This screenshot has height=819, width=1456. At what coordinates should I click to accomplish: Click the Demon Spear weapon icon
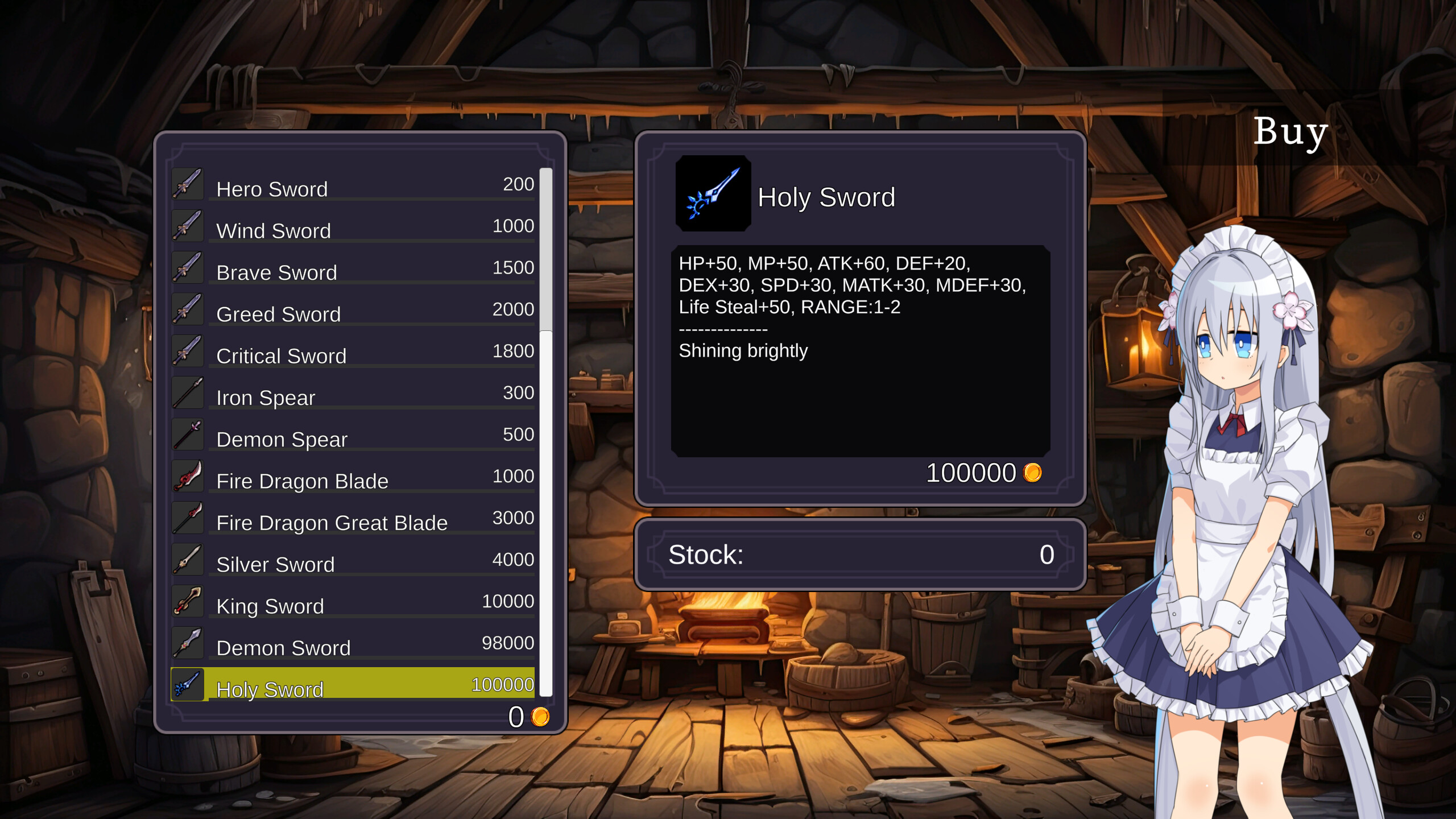coord(188,434)
